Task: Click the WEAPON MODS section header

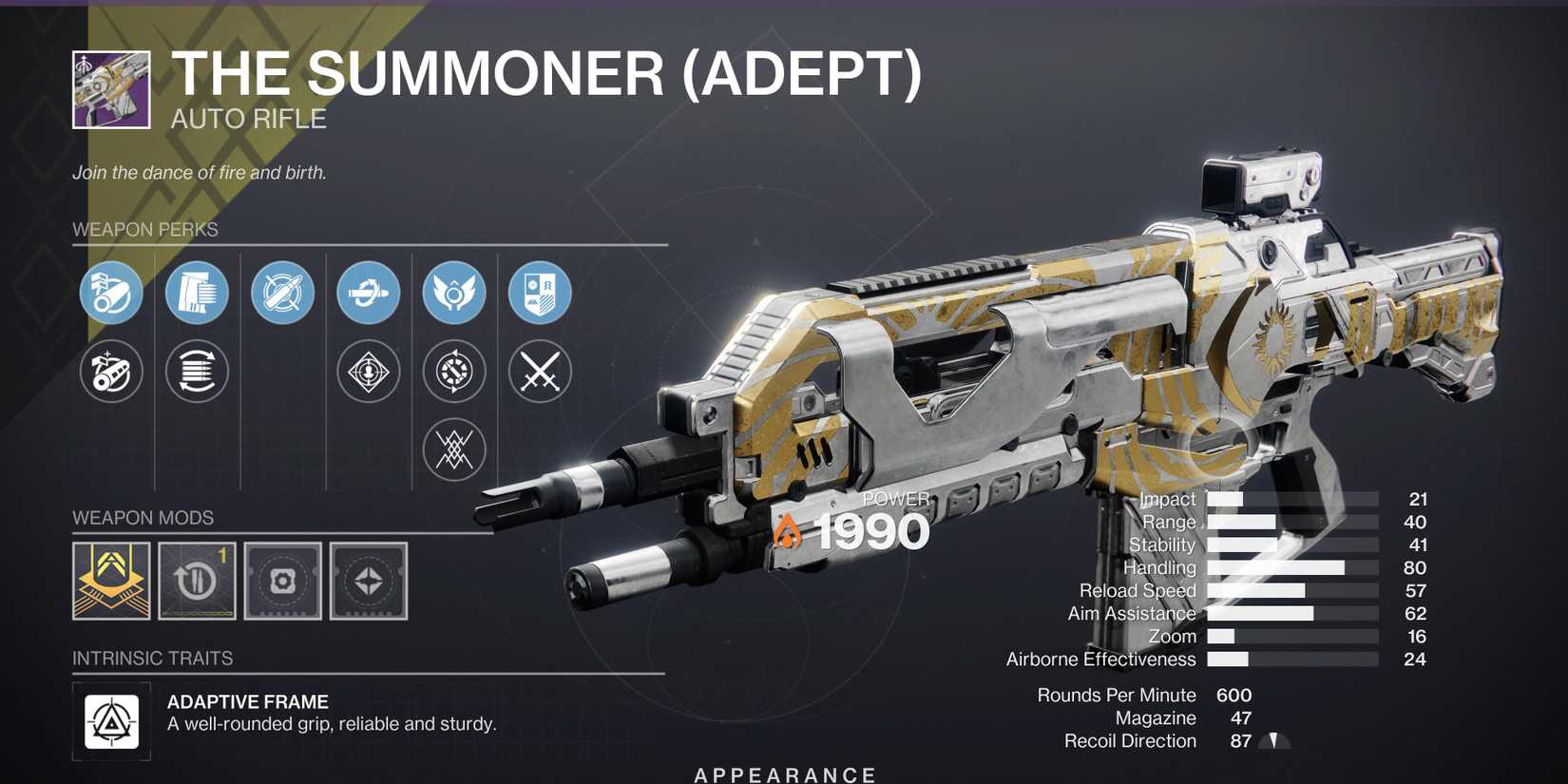Action: [x=143, y=517]
